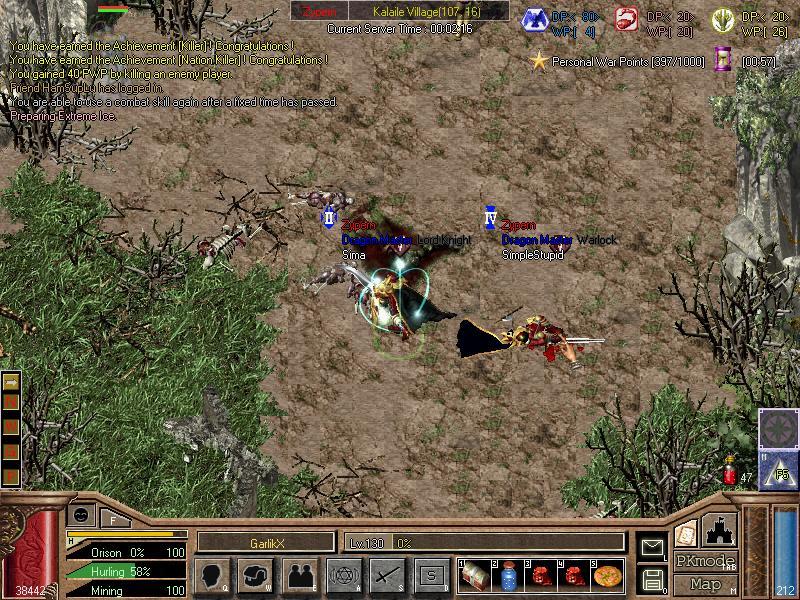The width and height of the screenshot is (800, 600).
Task: Open the inventory bag button
Action: (257, 575)
